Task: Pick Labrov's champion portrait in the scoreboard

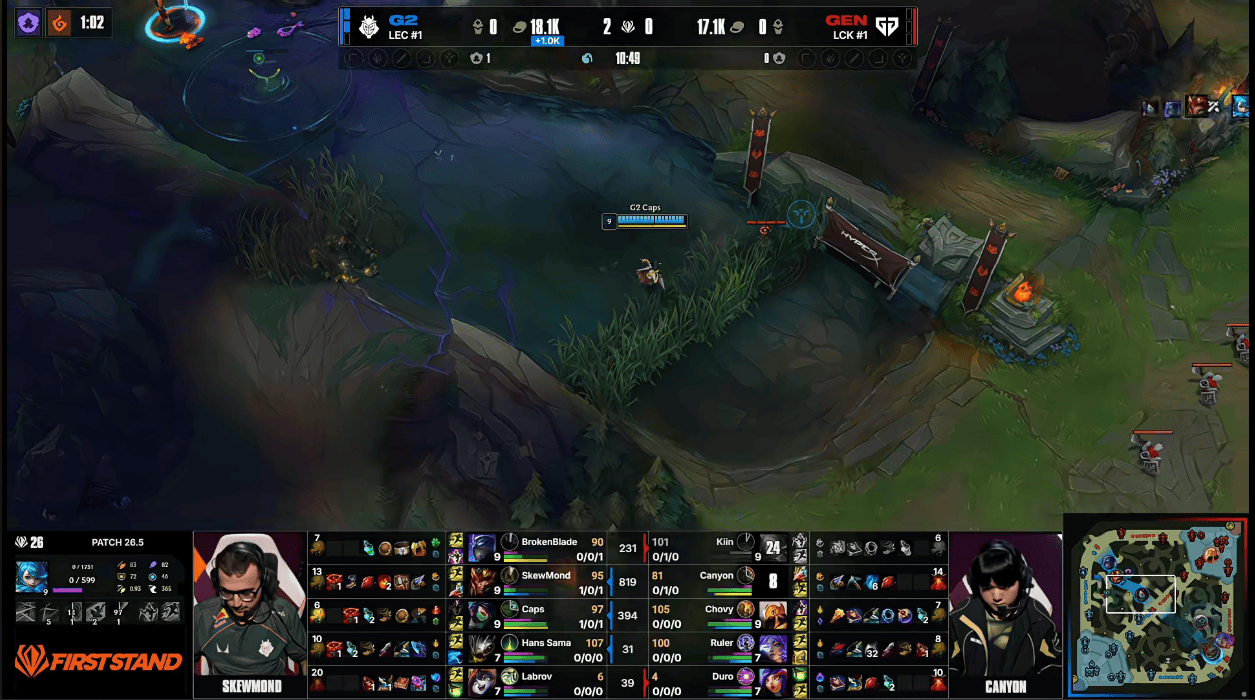Action: click(483, 682)
